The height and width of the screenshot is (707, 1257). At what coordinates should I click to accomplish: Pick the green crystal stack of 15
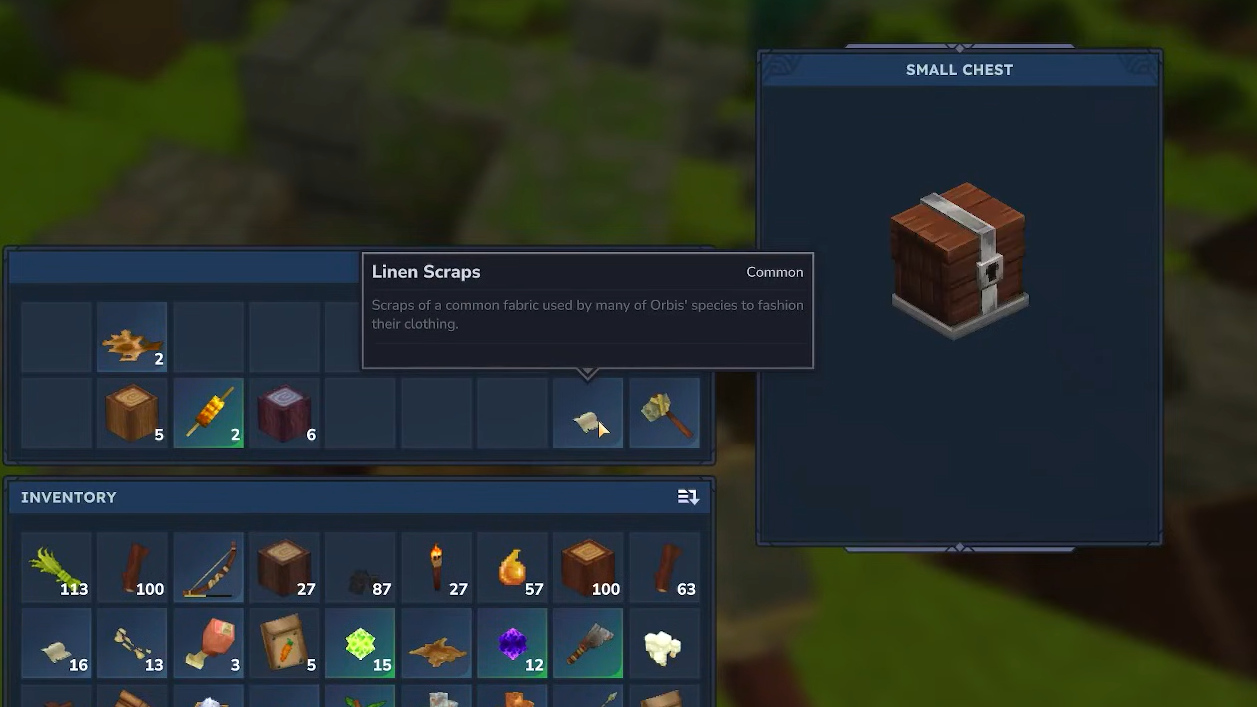coord(360,645)
